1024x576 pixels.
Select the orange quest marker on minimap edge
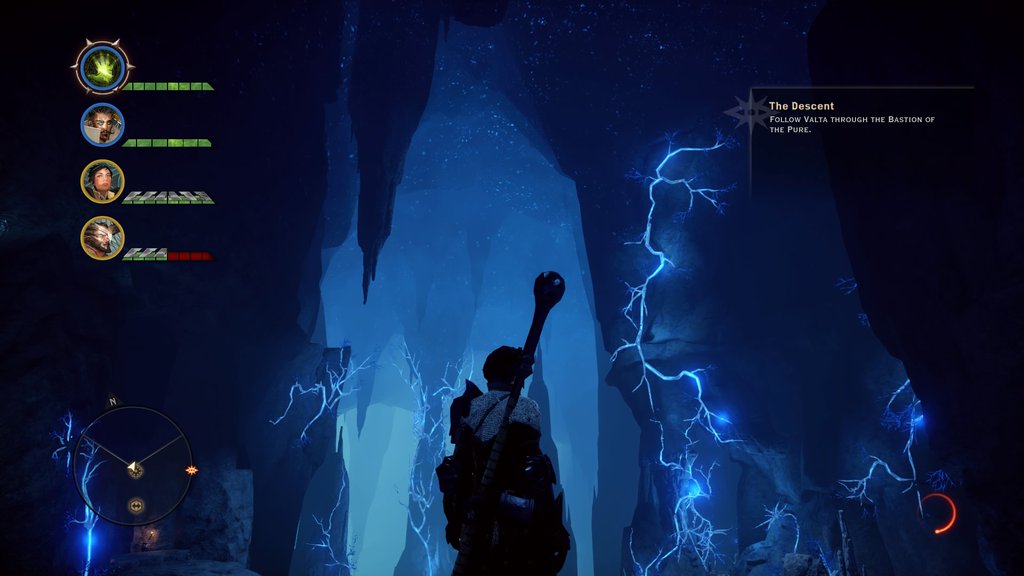pos(192,470)
